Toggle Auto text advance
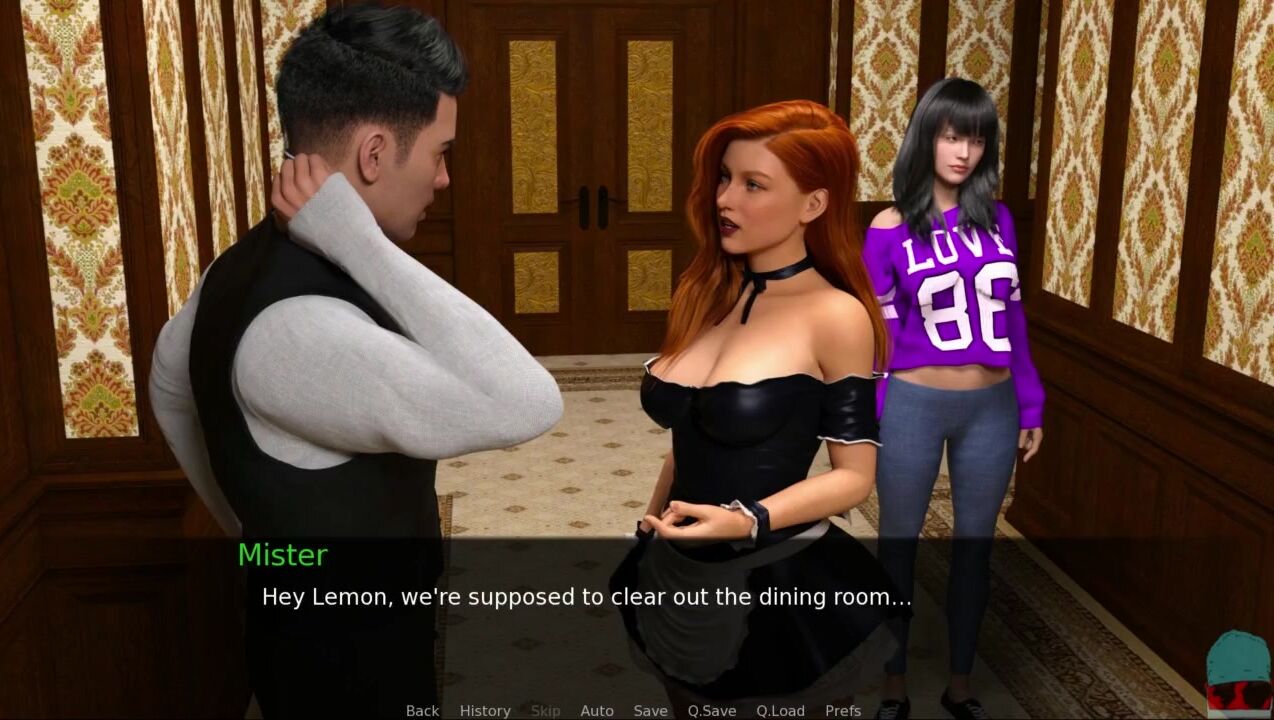The image size is (1274, 720). [x=597, y=710]
